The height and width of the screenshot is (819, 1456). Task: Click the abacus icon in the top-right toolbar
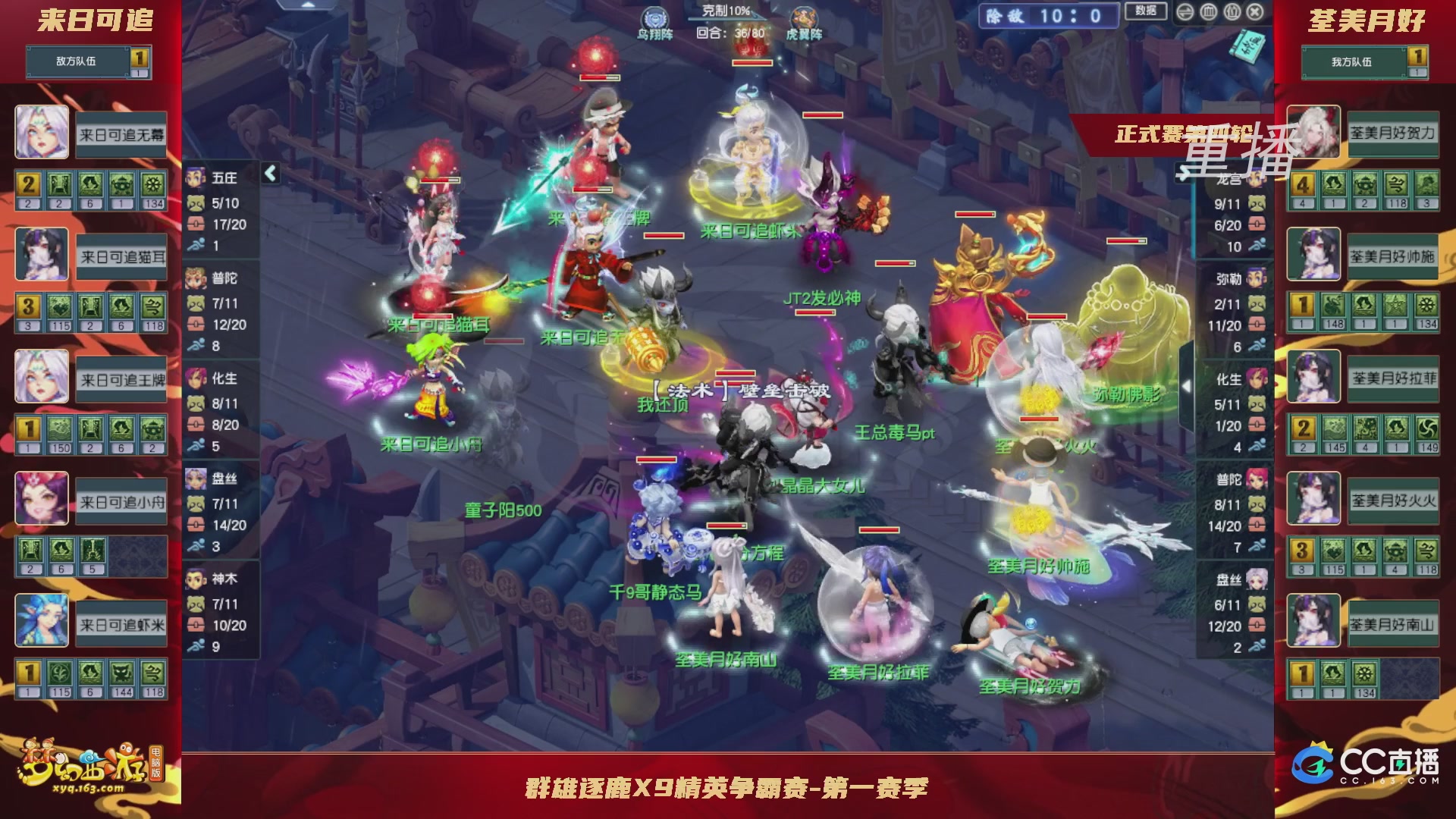pos(1208,11)
